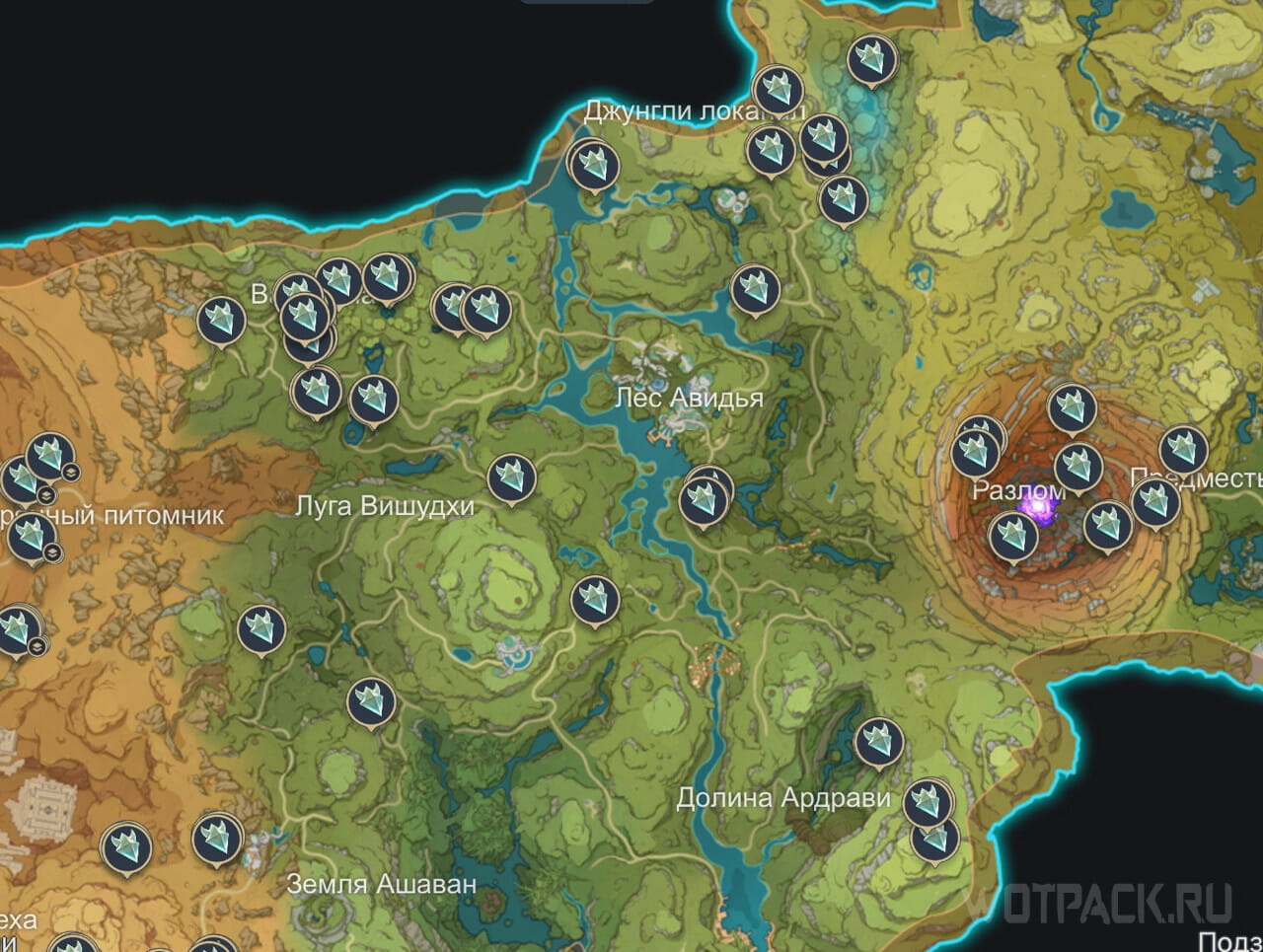Select the crystal marker directly above Луга Вишудхи label
The height and width of the screenshot is (952, 1263).
373,400
